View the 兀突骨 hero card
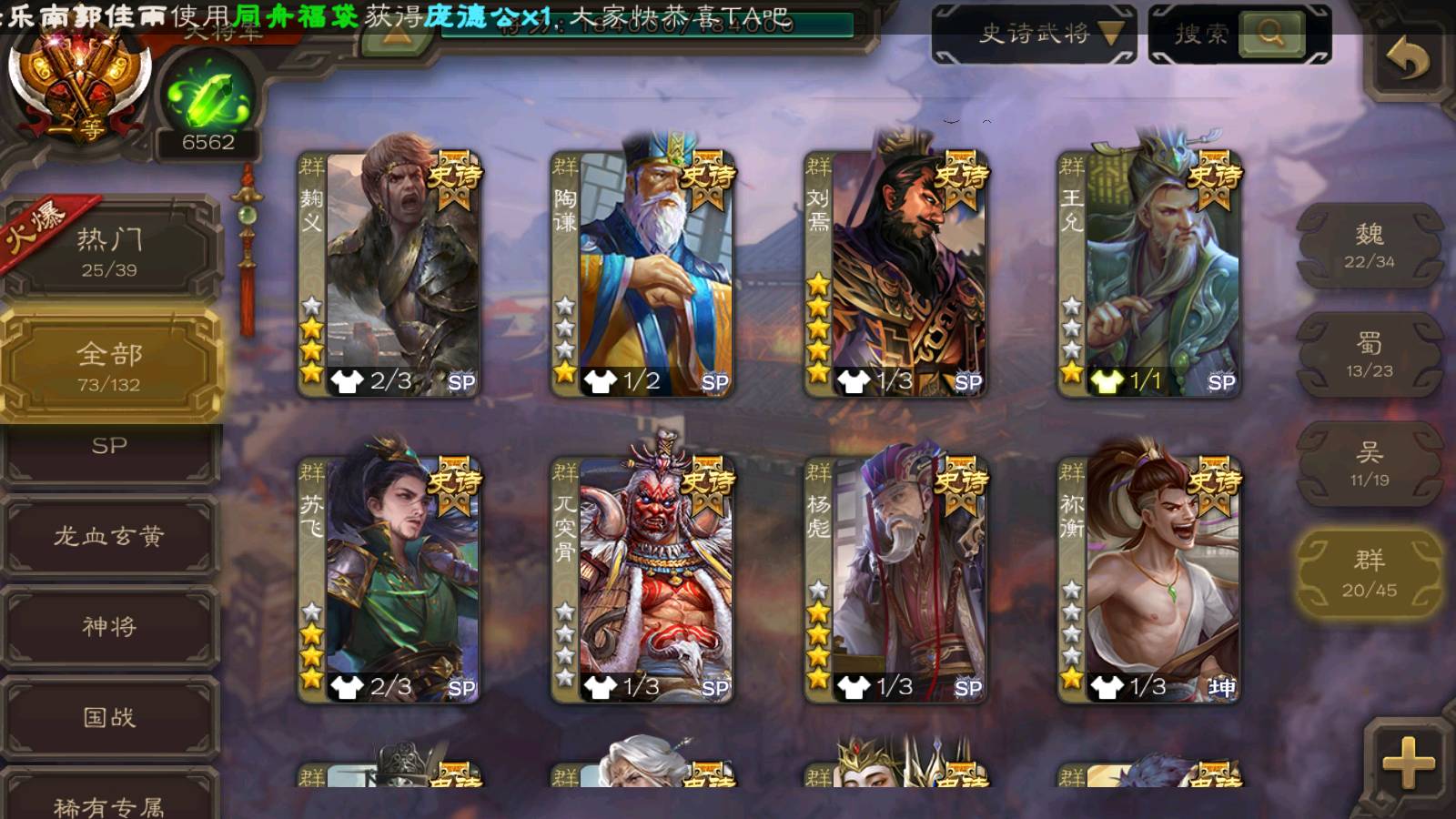1456x819 pixels. point(644,581)
